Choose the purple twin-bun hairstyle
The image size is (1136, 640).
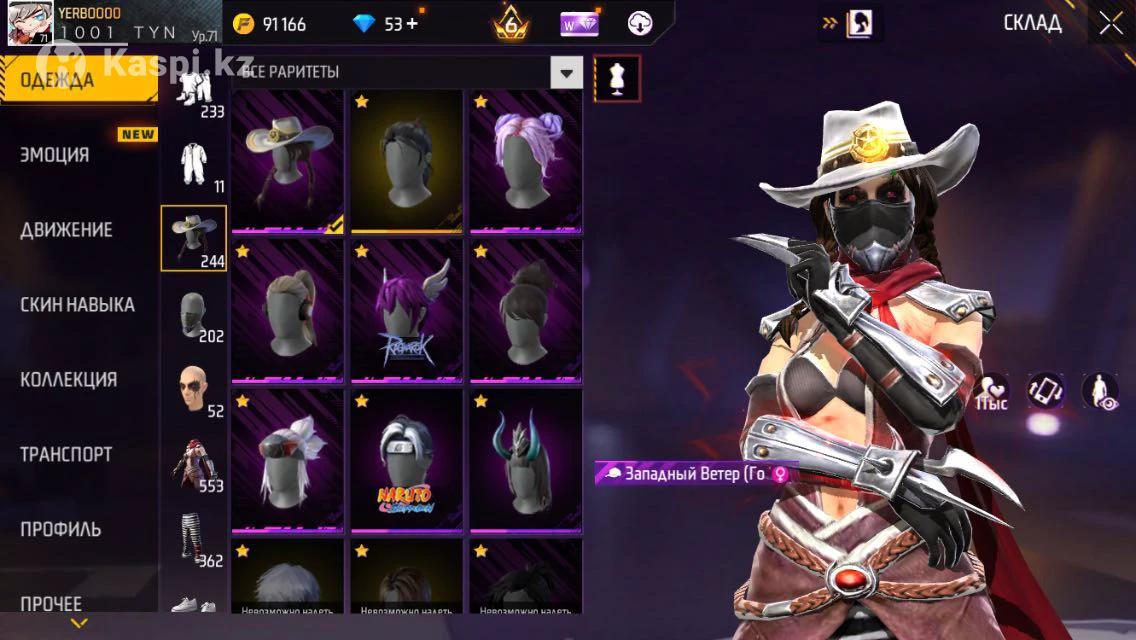(x=526, y=160)
